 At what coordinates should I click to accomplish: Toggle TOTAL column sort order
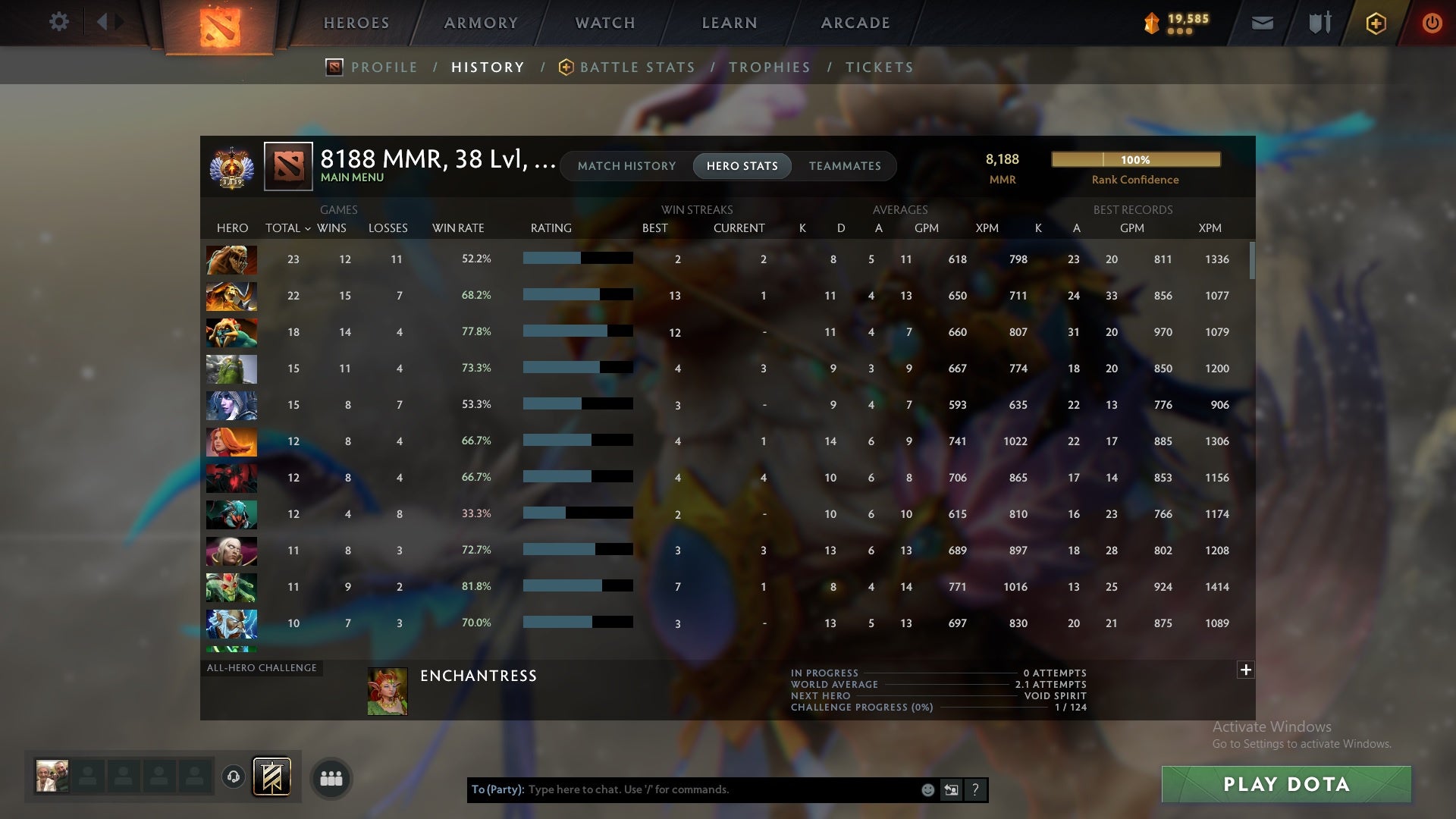(x=287, y=227)
